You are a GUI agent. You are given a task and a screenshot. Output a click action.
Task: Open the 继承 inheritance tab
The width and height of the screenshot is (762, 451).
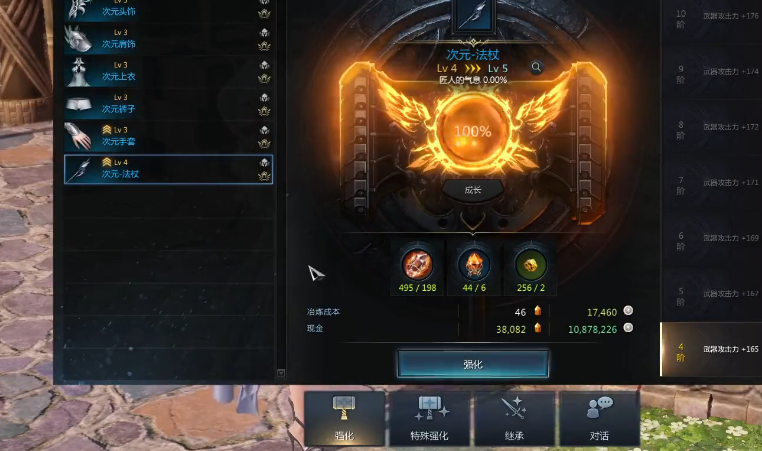click(514, 417)
